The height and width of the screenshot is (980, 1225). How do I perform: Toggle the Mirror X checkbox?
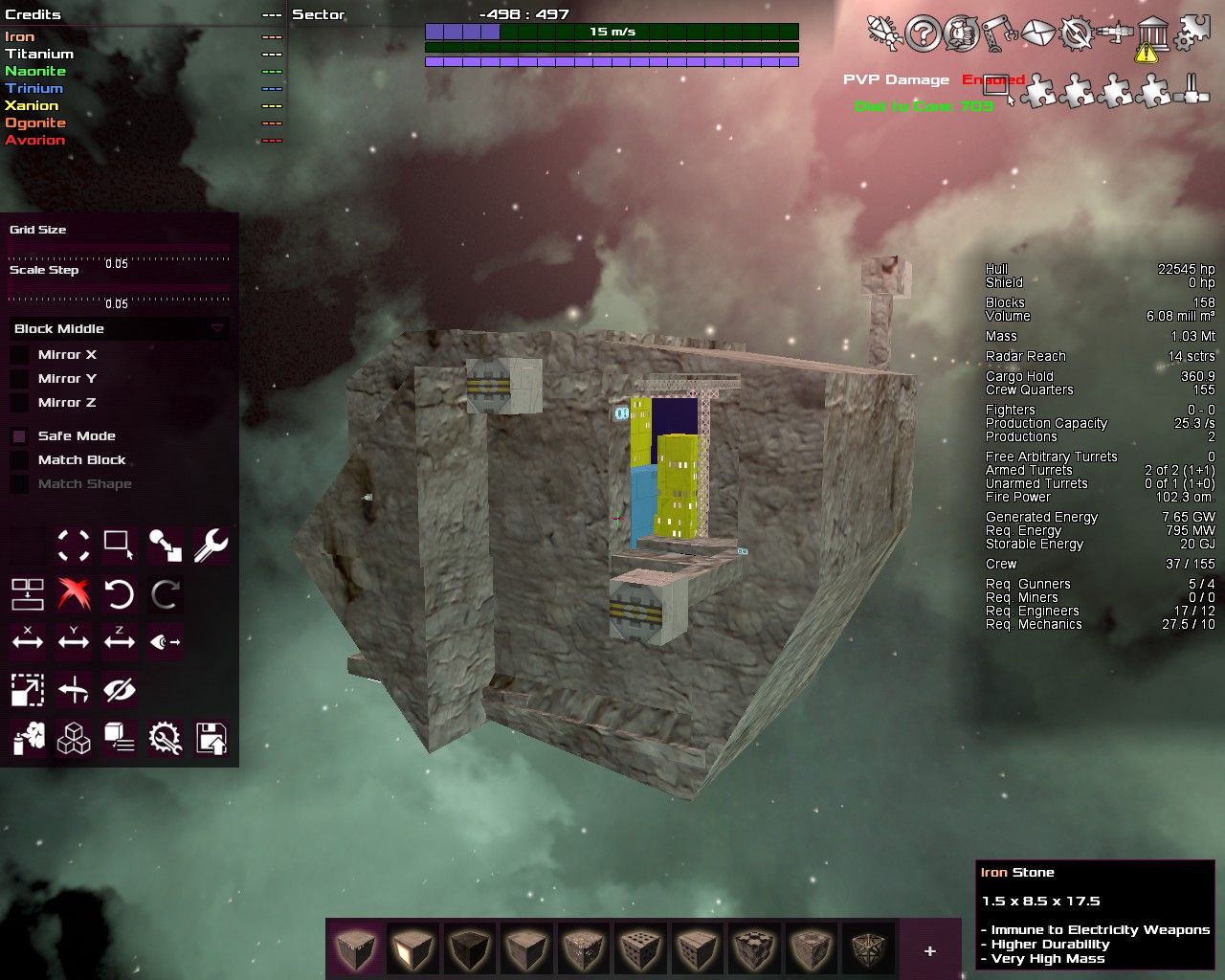click(19, 355)
